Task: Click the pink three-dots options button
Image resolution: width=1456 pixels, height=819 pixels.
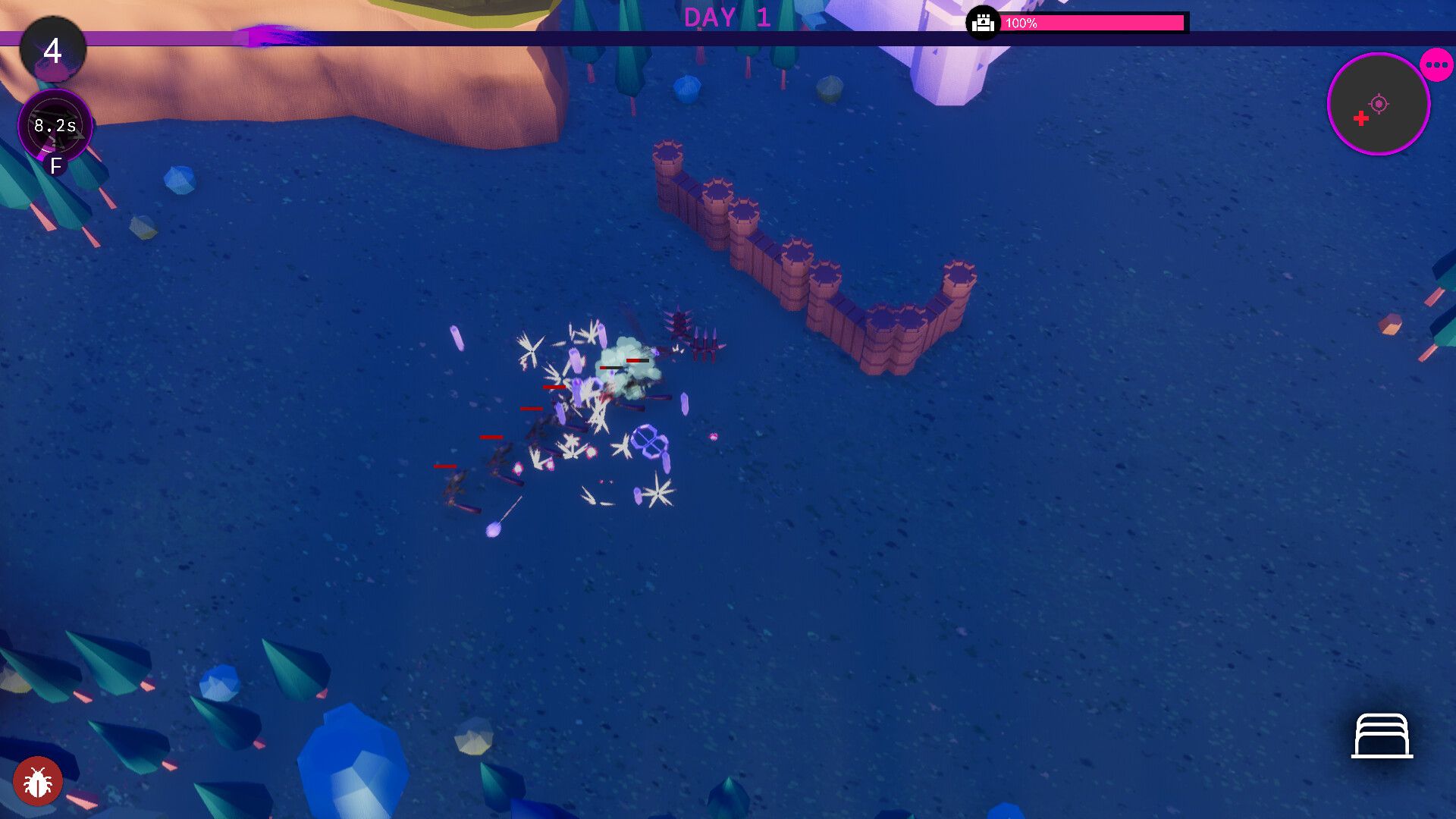Action: point(1436,65)
